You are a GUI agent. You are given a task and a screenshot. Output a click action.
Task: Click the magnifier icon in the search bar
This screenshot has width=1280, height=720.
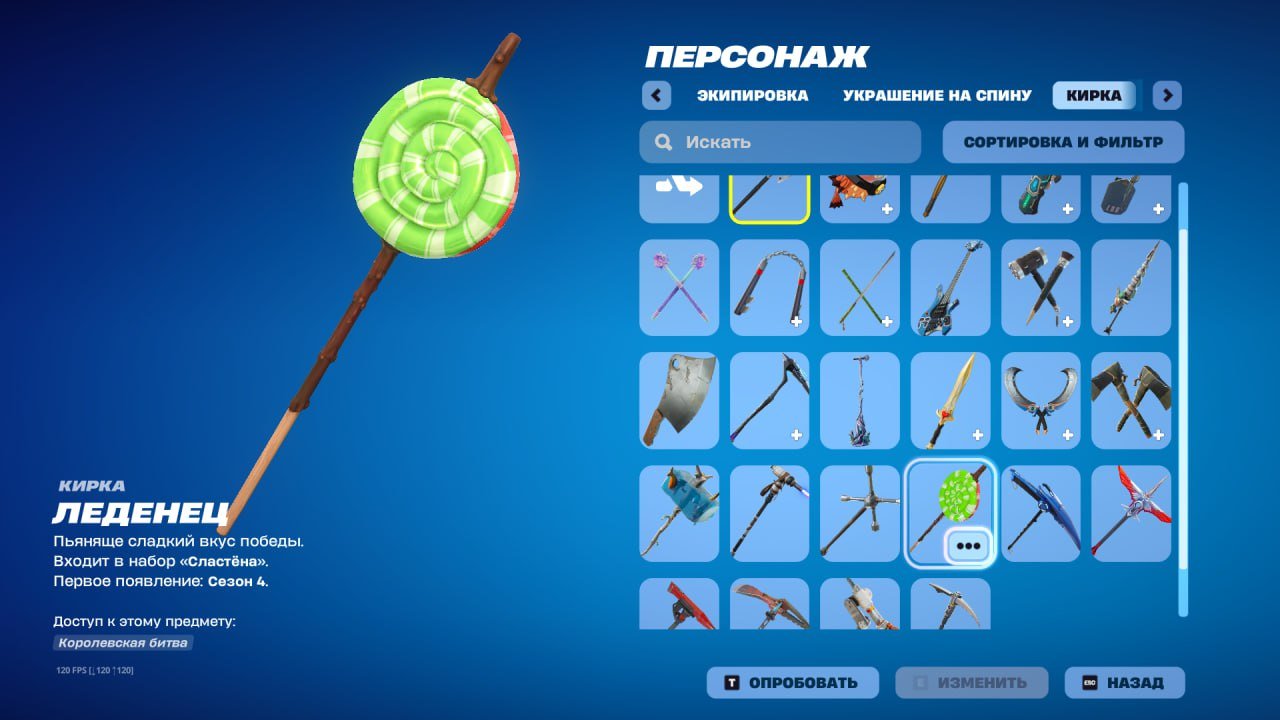coord(663,142)
